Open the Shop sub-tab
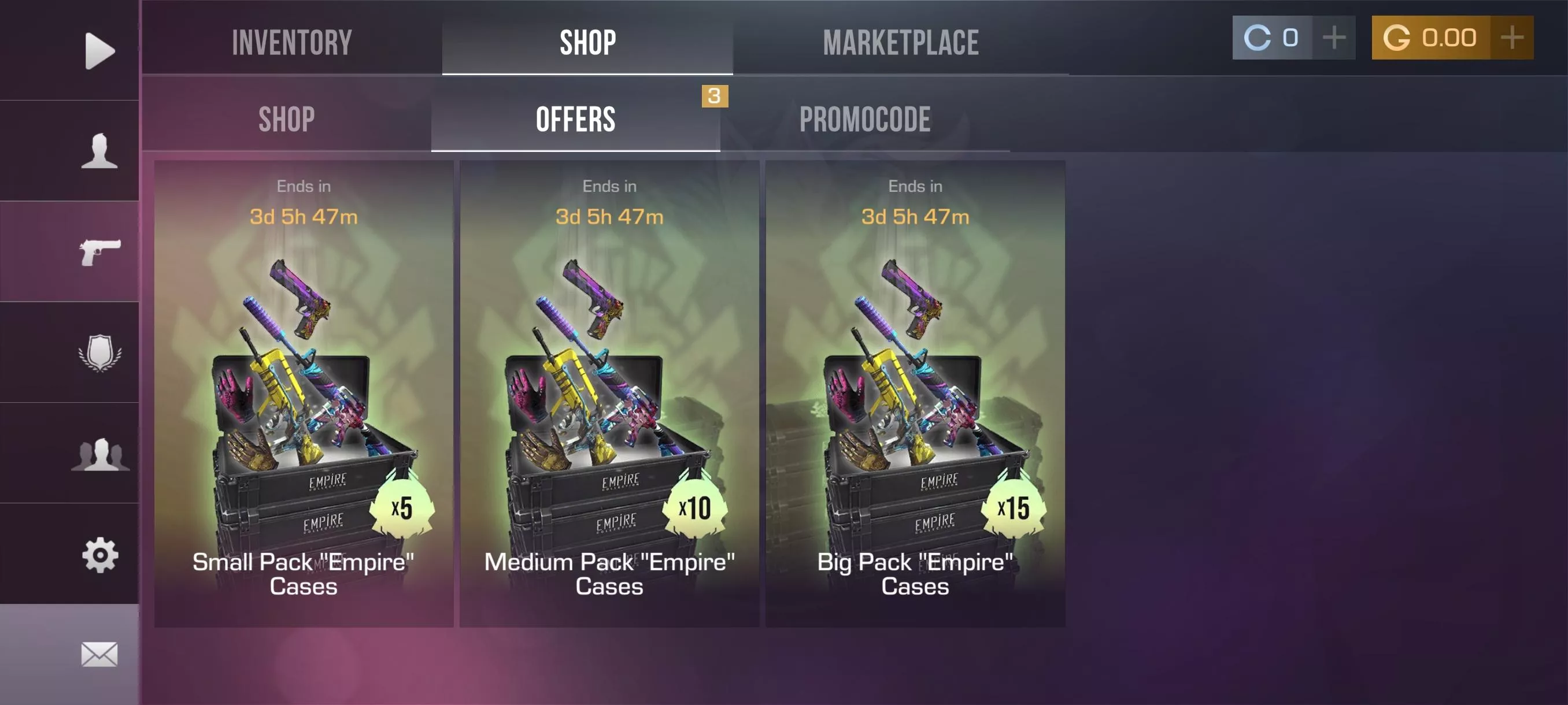 point(286,118)
